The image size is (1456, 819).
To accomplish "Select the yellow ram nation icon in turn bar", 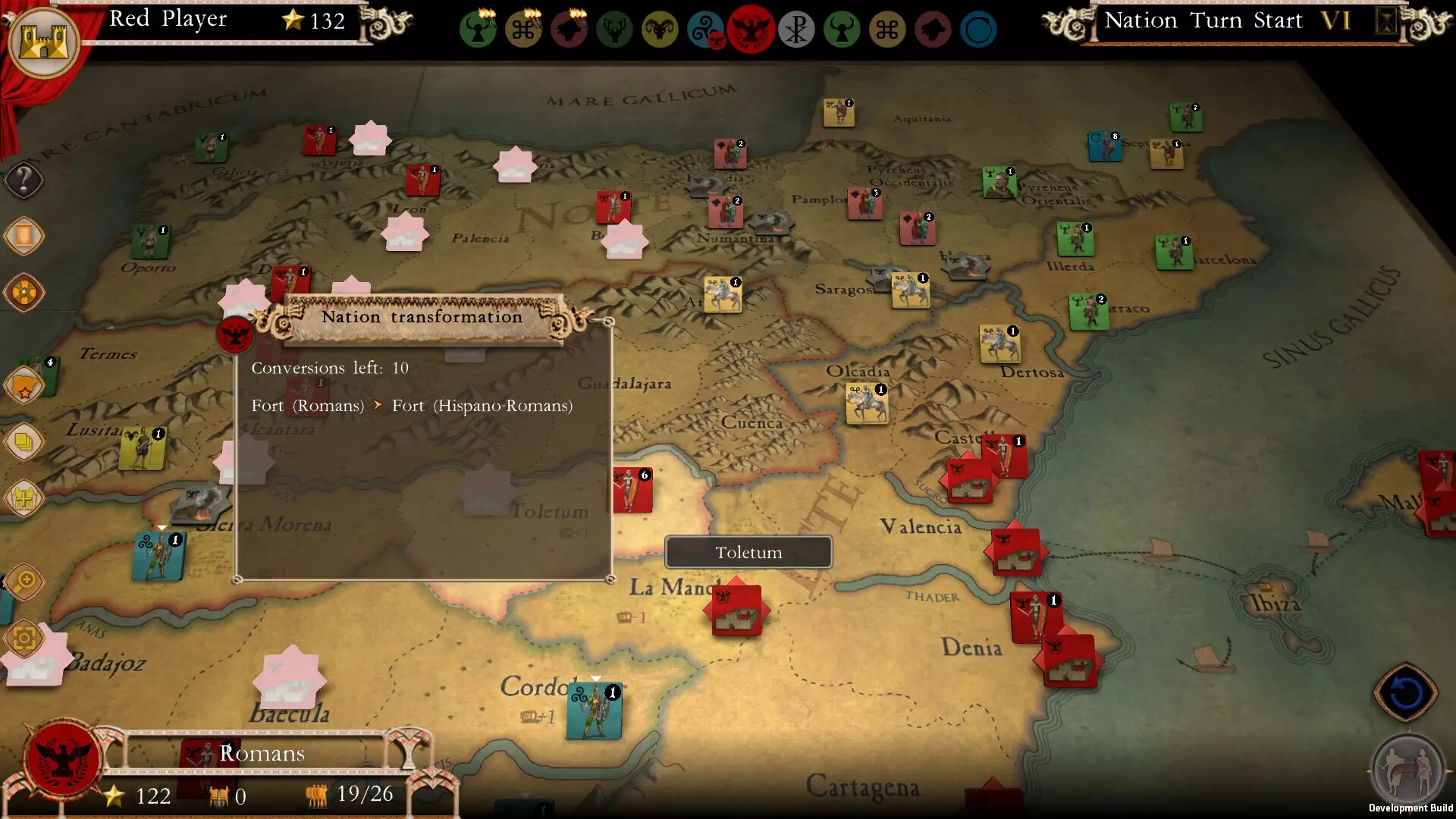I will 661,29.
